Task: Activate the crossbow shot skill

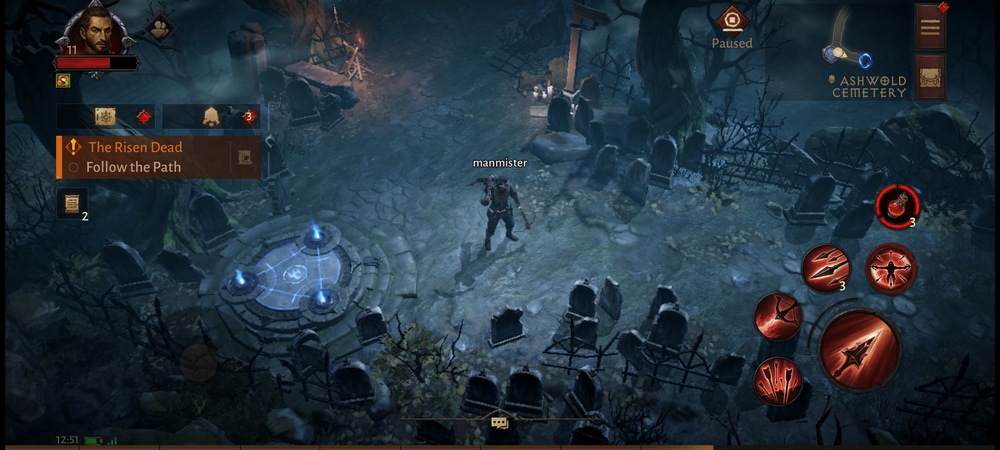Action: pos(778,318)
